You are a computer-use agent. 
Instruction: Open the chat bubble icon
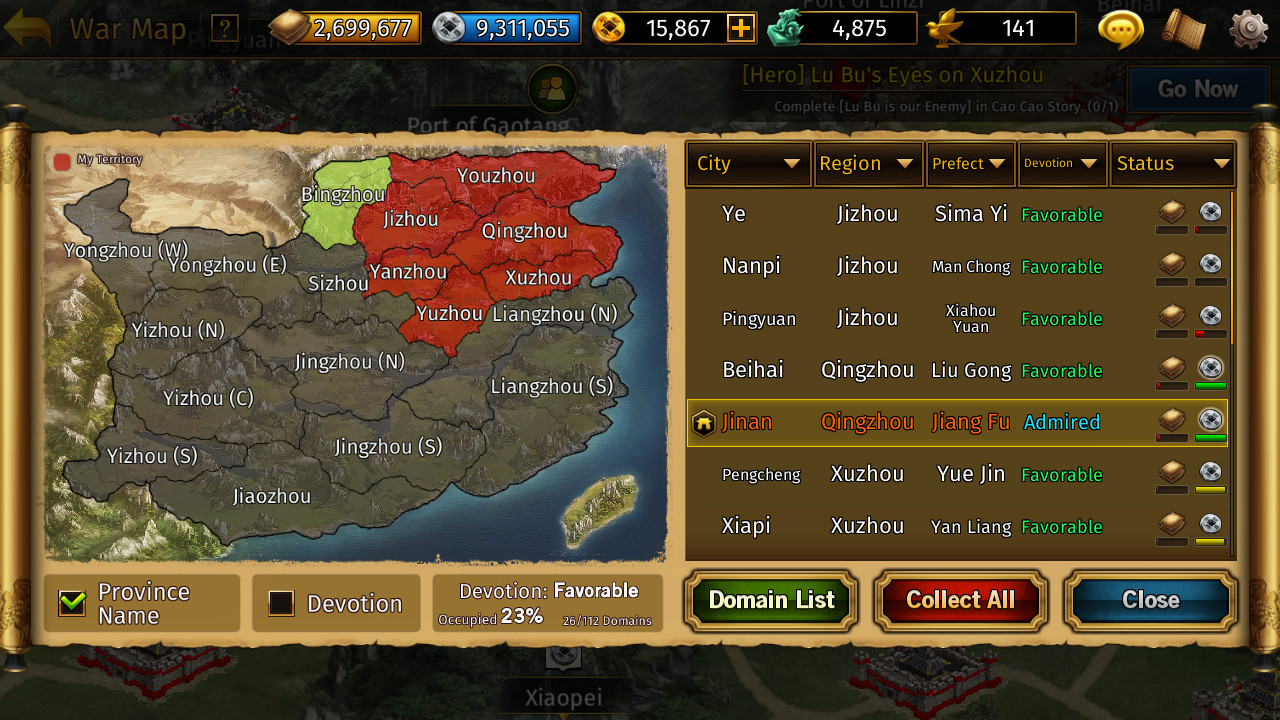click(1119, 30)
